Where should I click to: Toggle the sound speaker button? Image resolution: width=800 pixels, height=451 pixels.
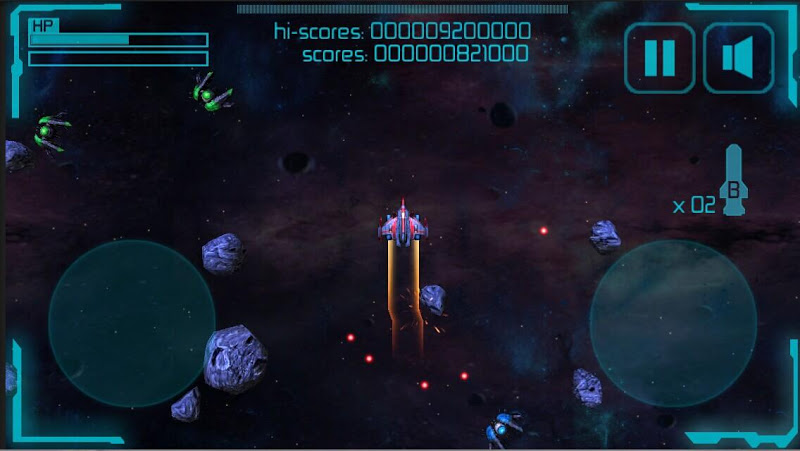(738, 58)
